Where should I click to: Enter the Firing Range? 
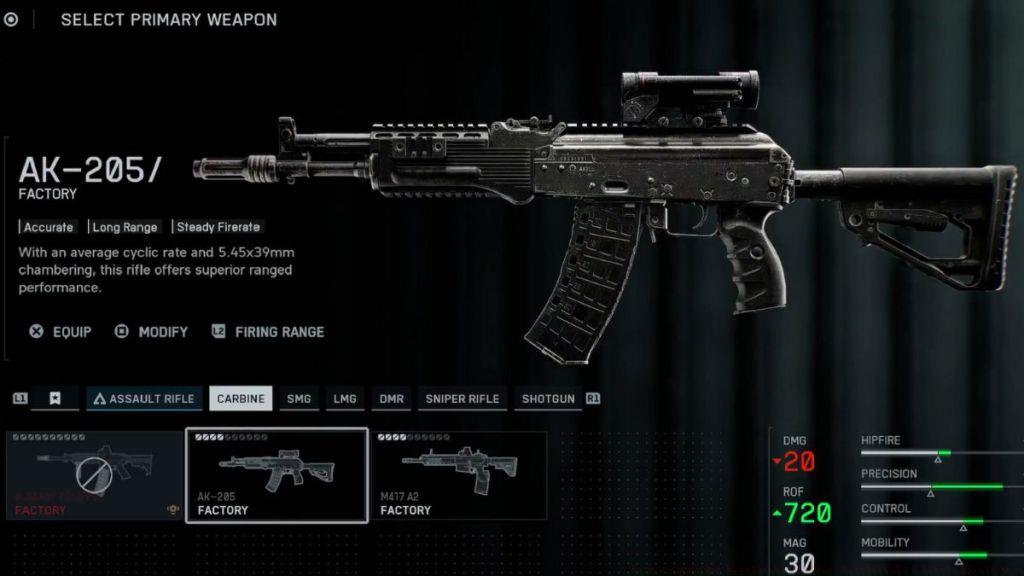point(268,332)
